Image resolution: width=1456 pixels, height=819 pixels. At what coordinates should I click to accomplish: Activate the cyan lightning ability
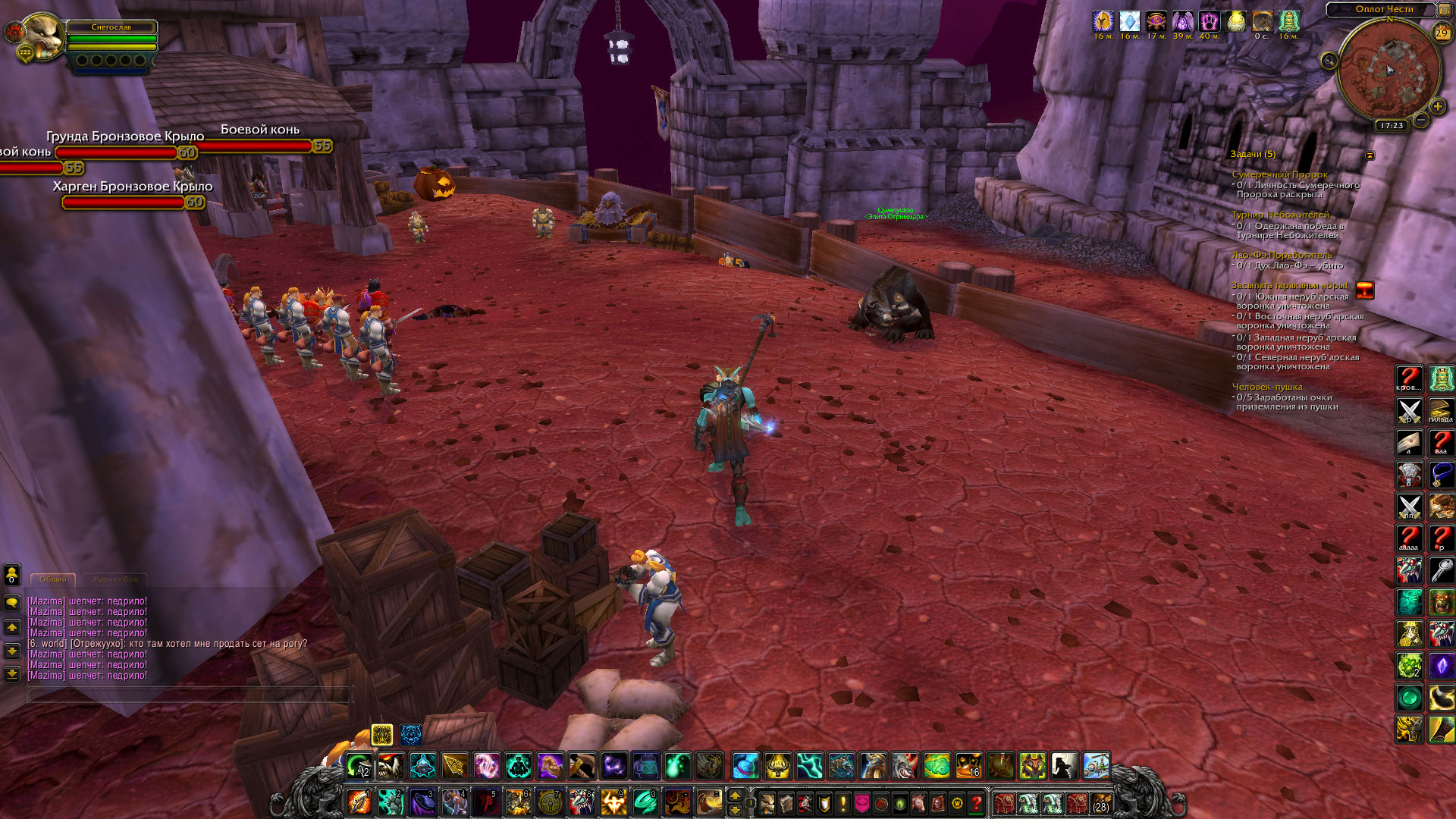tap(809, 766)
